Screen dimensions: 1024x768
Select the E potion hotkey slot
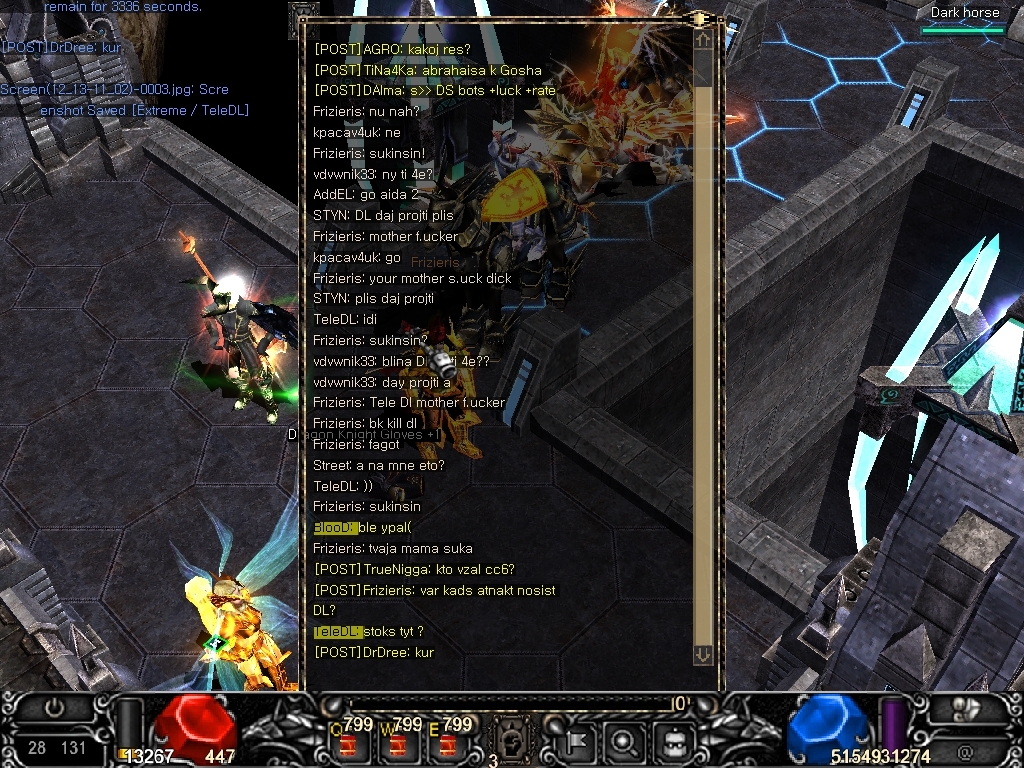coord(449,742)
